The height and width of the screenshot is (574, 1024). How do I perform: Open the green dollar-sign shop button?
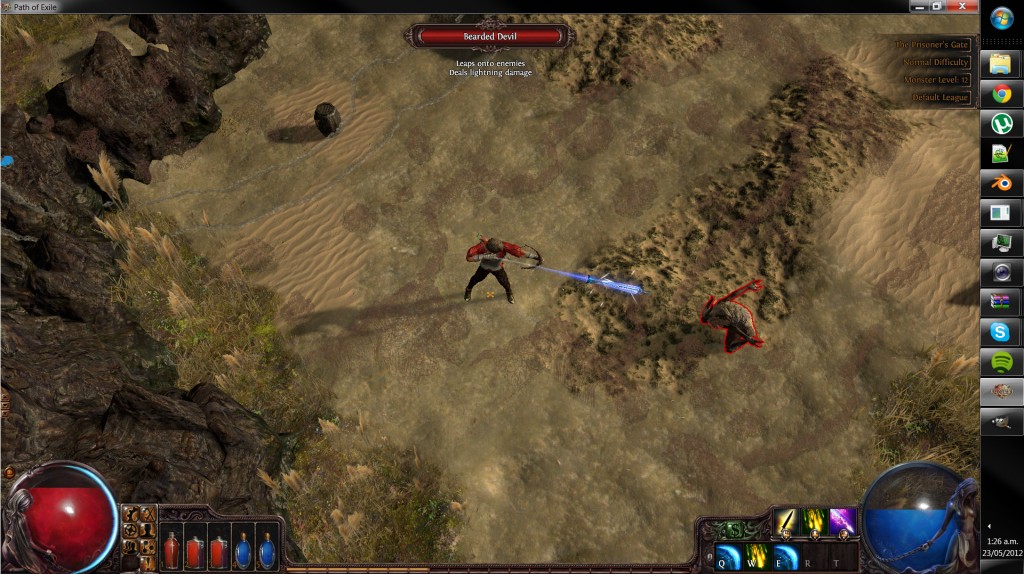coord(734,530)
